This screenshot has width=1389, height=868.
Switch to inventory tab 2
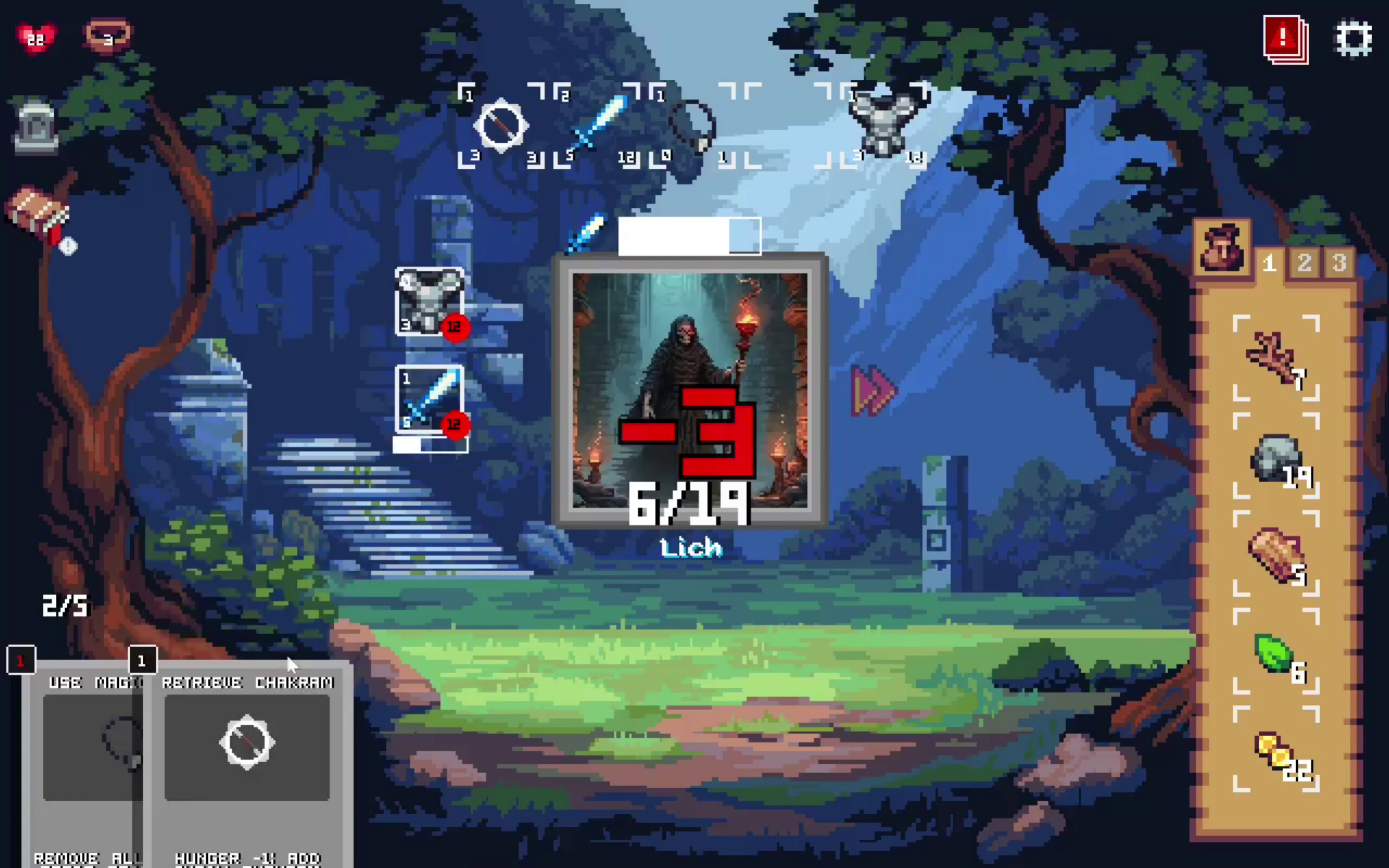(1304, 264)
